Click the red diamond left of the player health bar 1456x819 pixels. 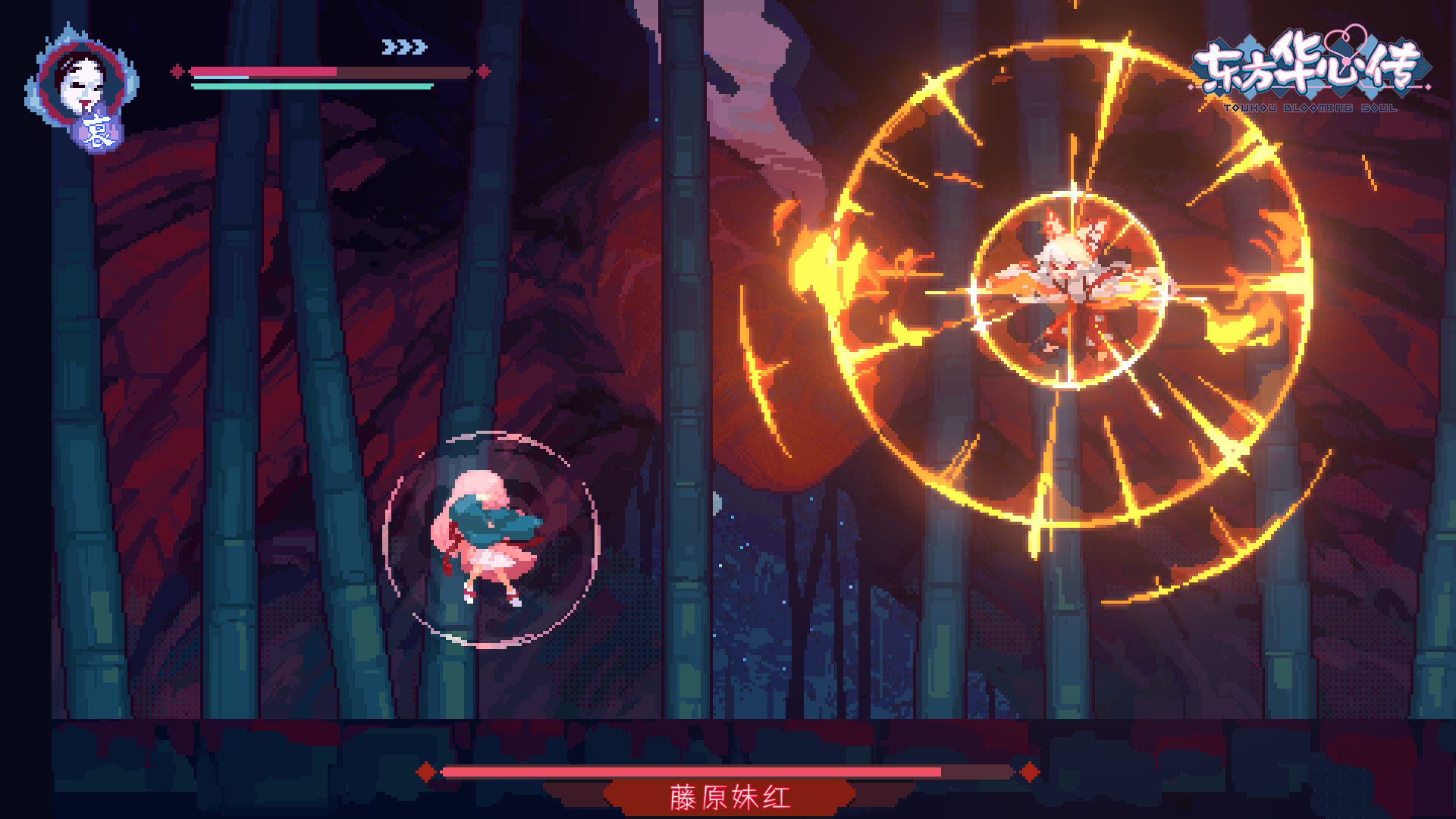pos(177,71)
